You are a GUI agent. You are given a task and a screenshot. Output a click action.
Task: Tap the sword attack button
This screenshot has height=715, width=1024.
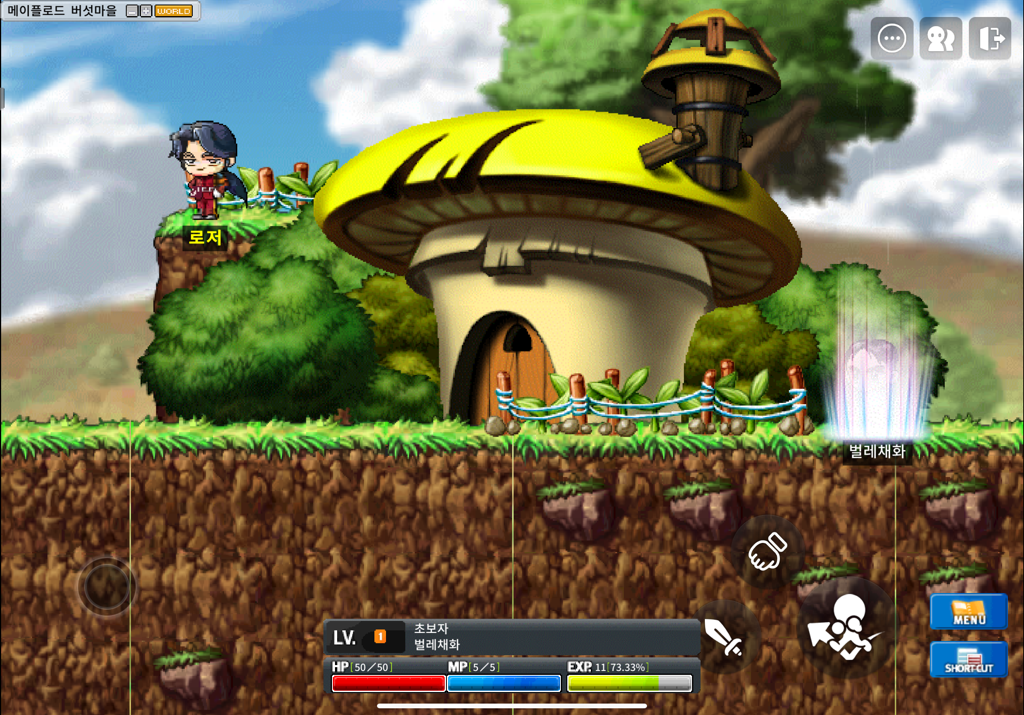coord(725,637)
